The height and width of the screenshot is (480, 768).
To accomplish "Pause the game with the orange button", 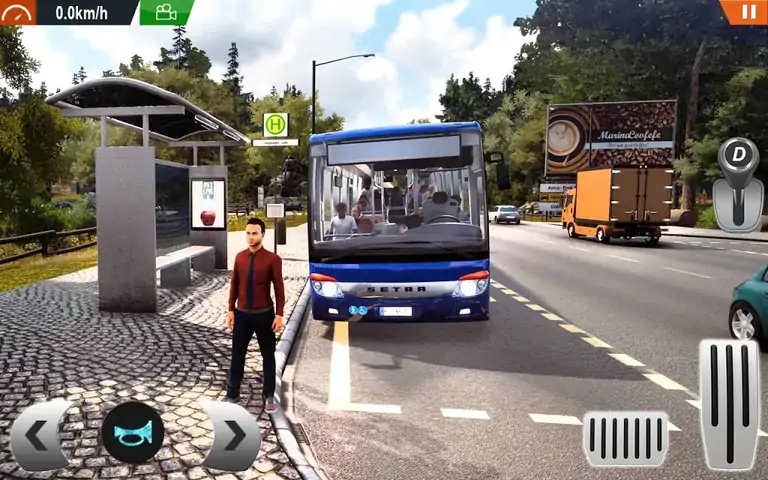I will click(x=746, y=11).
